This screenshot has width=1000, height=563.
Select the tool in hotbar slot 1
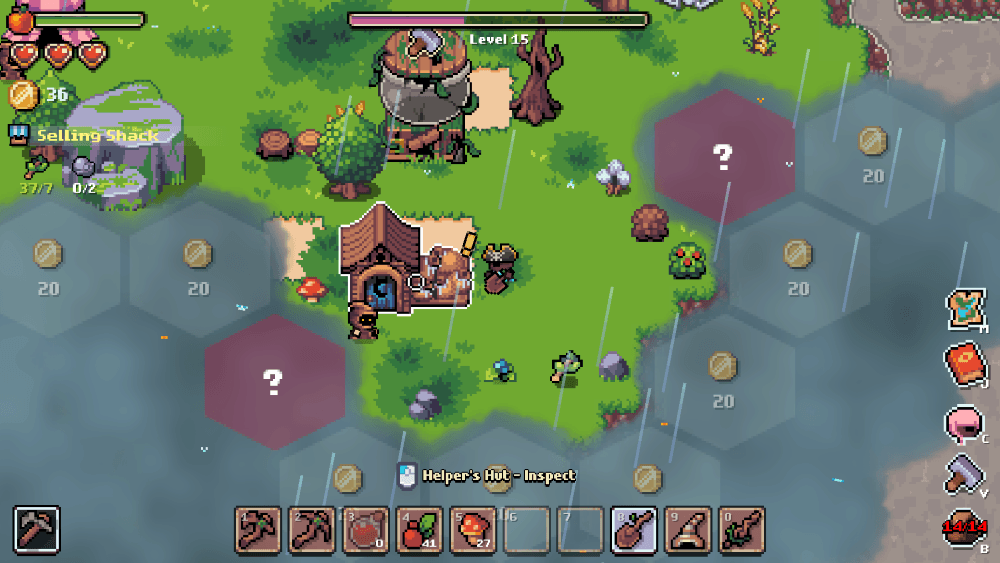point(258,529)
